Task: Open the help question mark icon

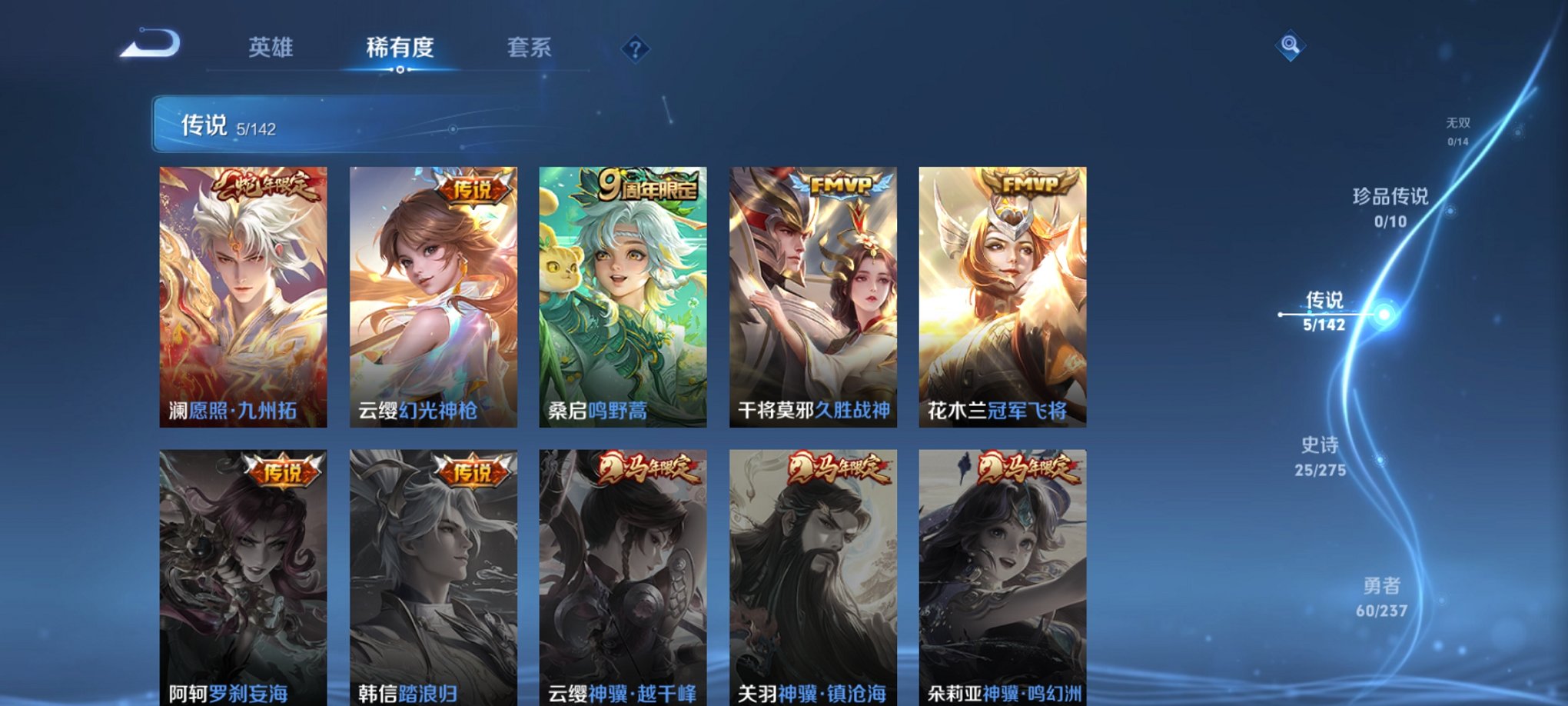Action: (x=634, y=51)
